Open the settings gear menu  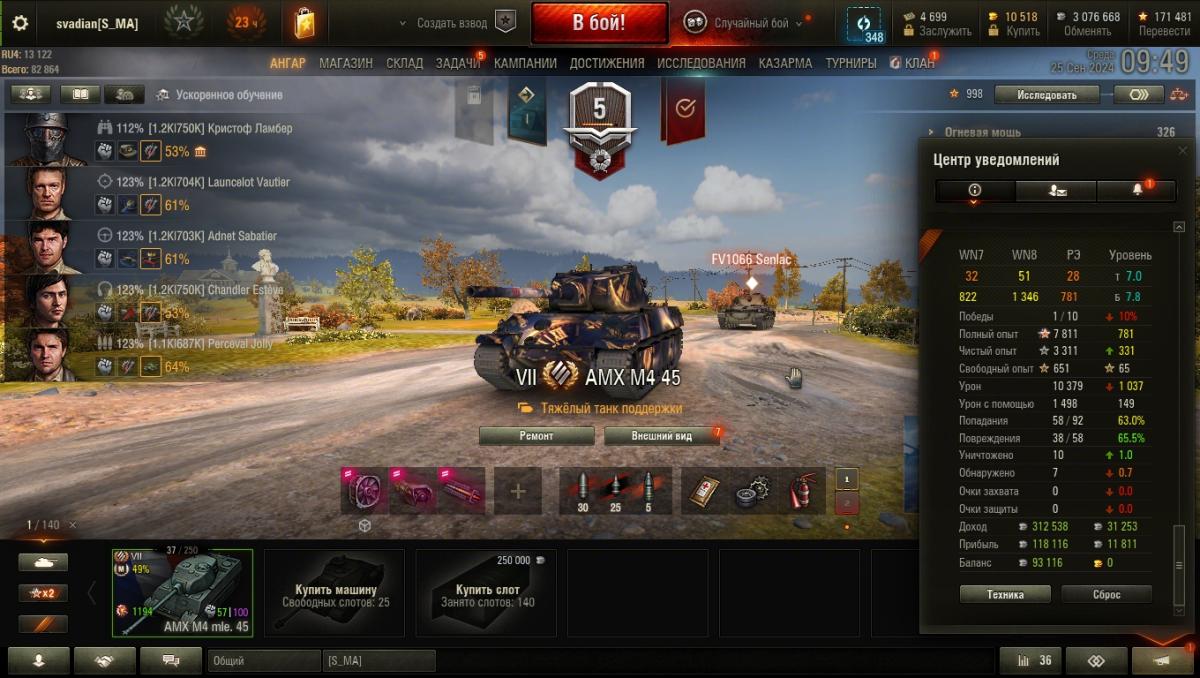20,23
